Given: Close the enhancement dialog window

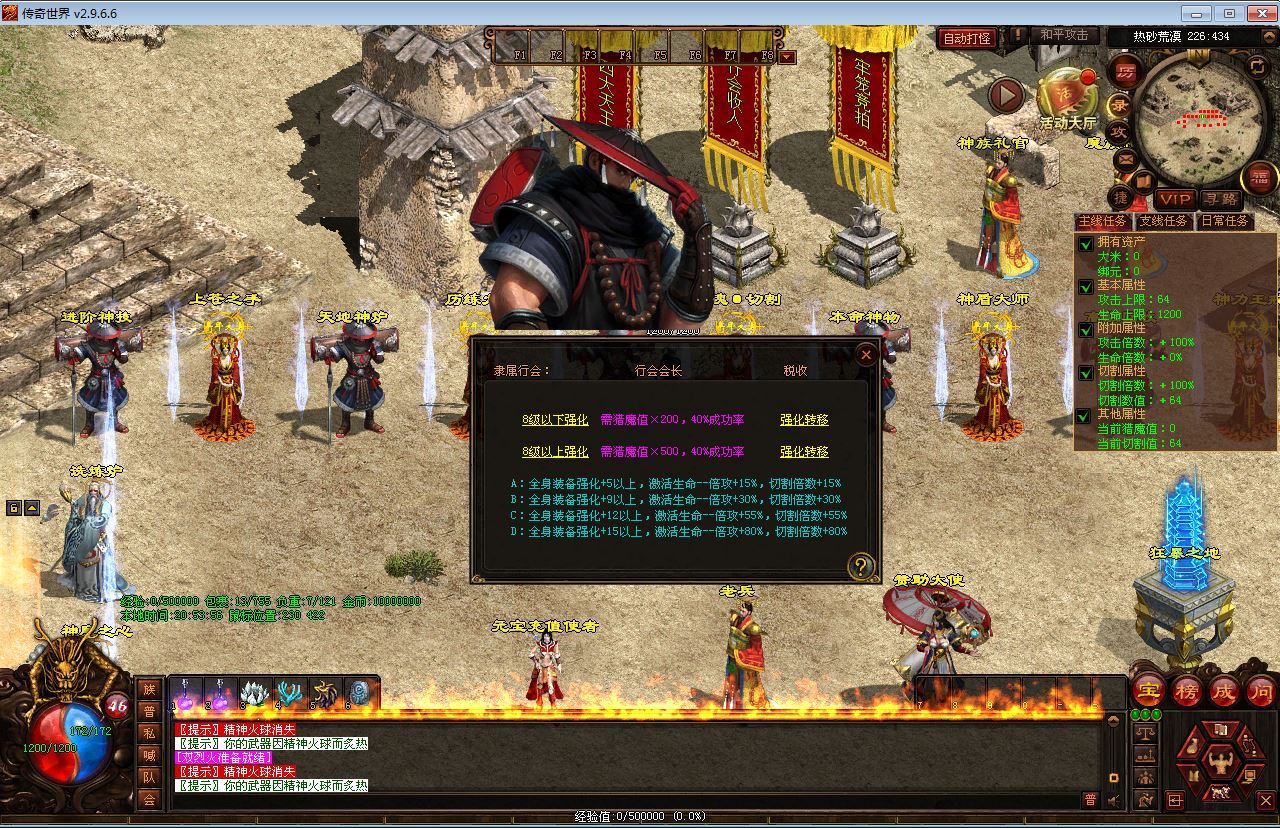Looking at the screenshot, I should tap(866, 354).
